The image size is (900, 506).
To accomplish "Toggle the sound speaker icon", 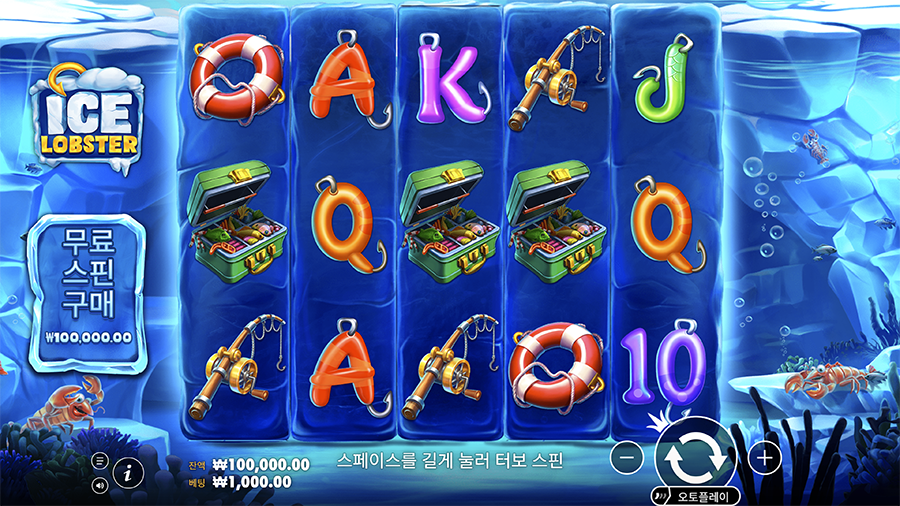I will 100,486.
